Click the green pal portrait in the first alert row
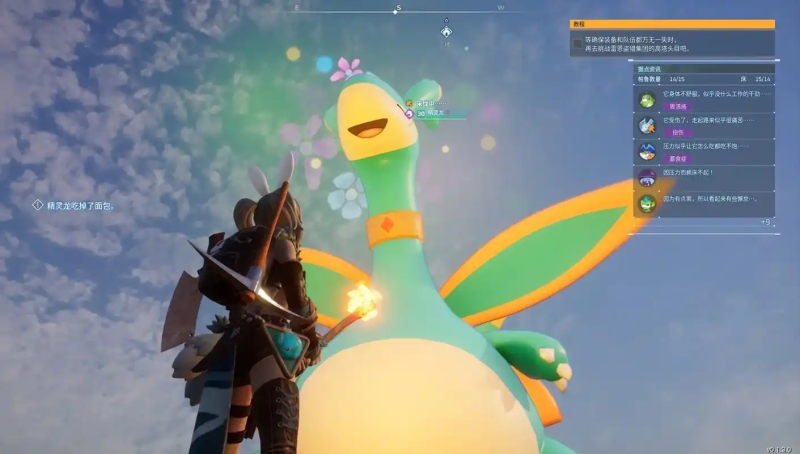Viewport: 800px width, 454px height. click(647, 98)
